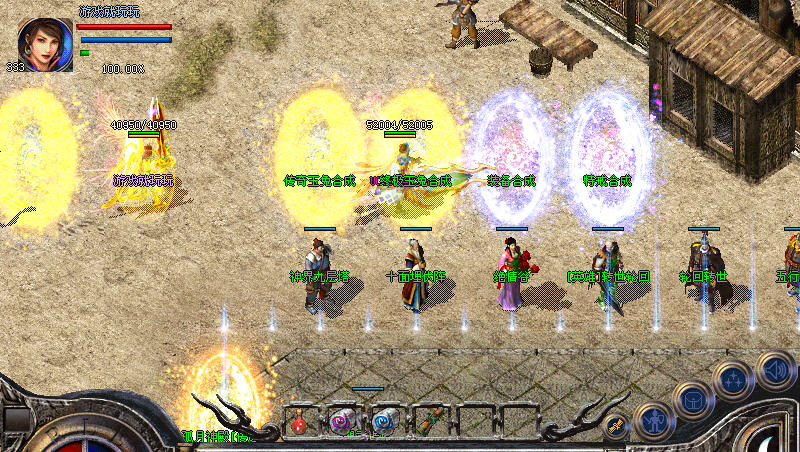Use the red potion in the hotbar
800x452 pixels.
click(299, 422)
